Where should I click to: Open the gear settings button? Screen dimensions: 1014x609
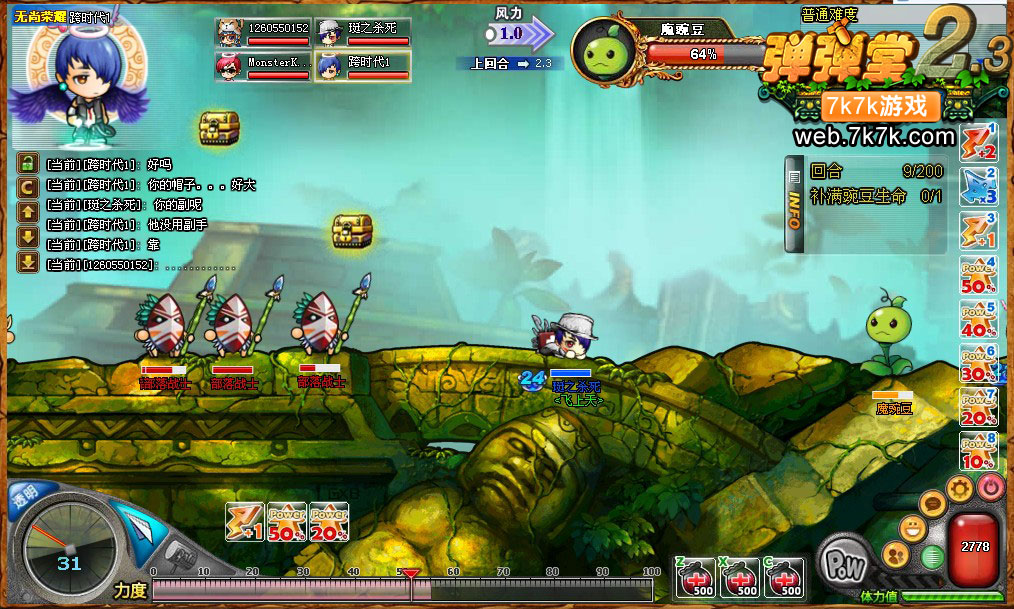[x=960, y=488]
